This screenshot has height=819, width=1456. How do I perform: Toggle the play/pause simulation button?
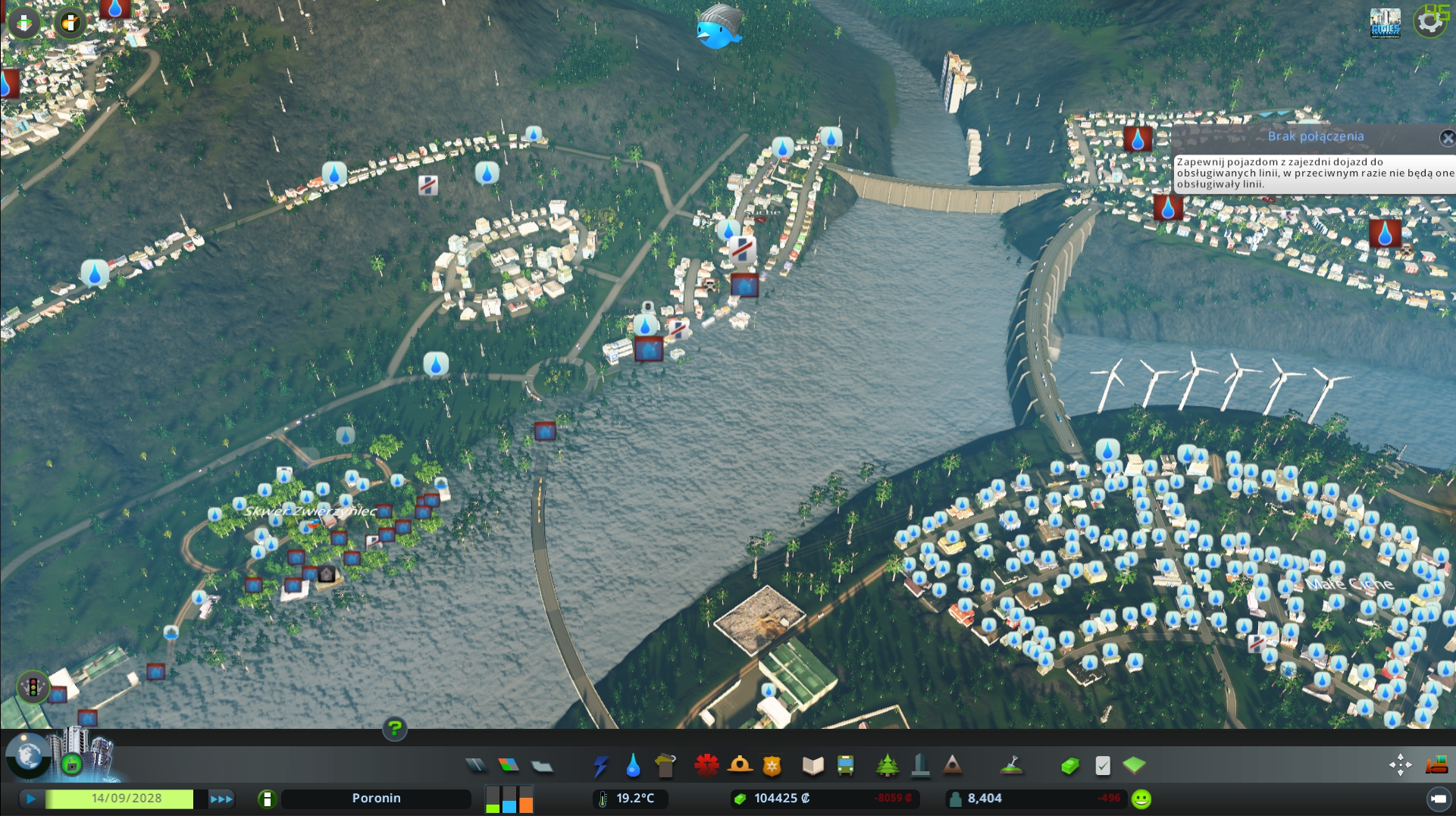[x=31, y=799]
